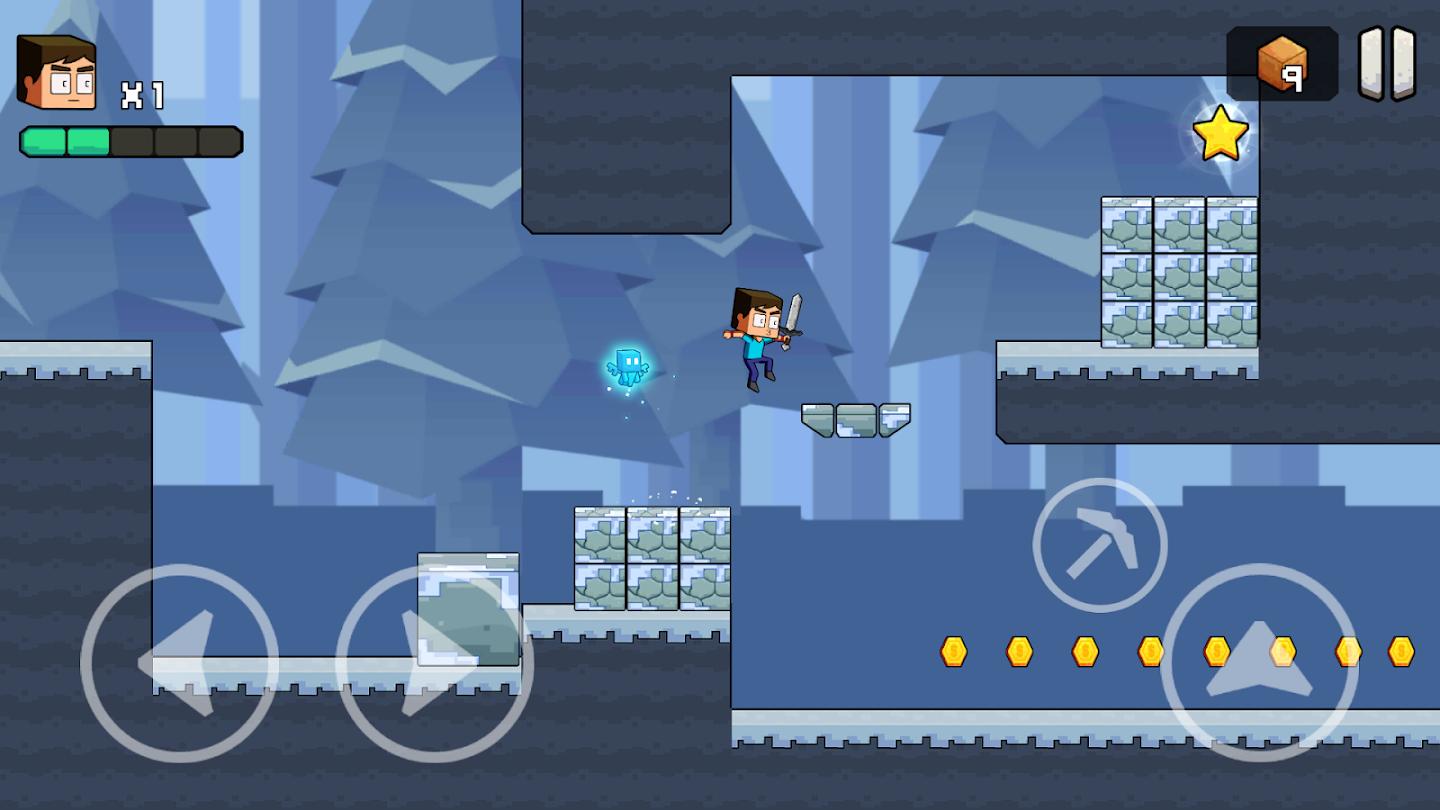Image resolution: width=1440 pixels, height=810 pixels.
Task: Tap the coin in the middle of the row
Action: 1148,650
